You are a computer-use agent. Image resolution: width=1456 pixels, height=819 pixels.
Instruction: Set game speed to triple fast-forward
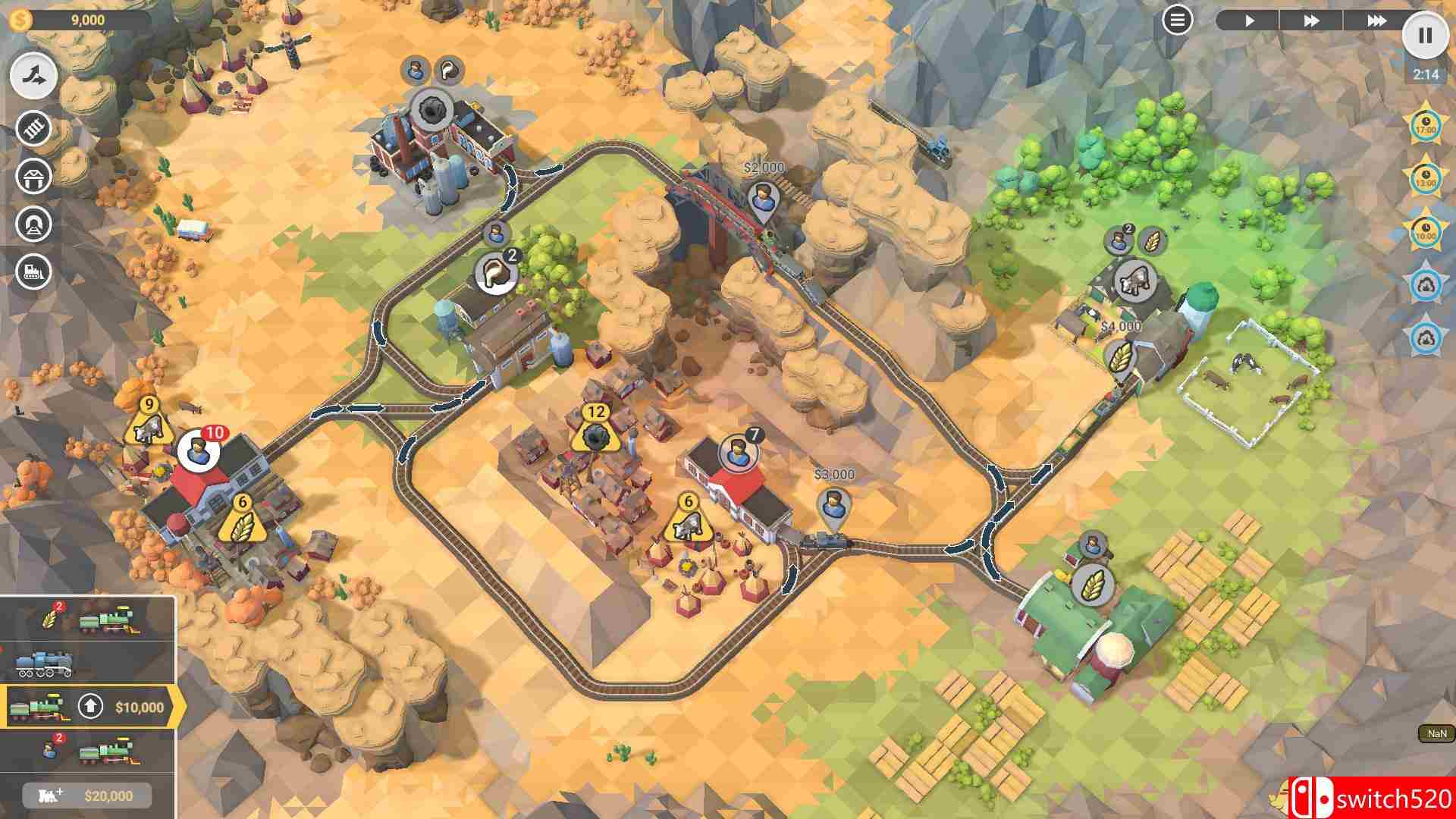point(1376,20)
